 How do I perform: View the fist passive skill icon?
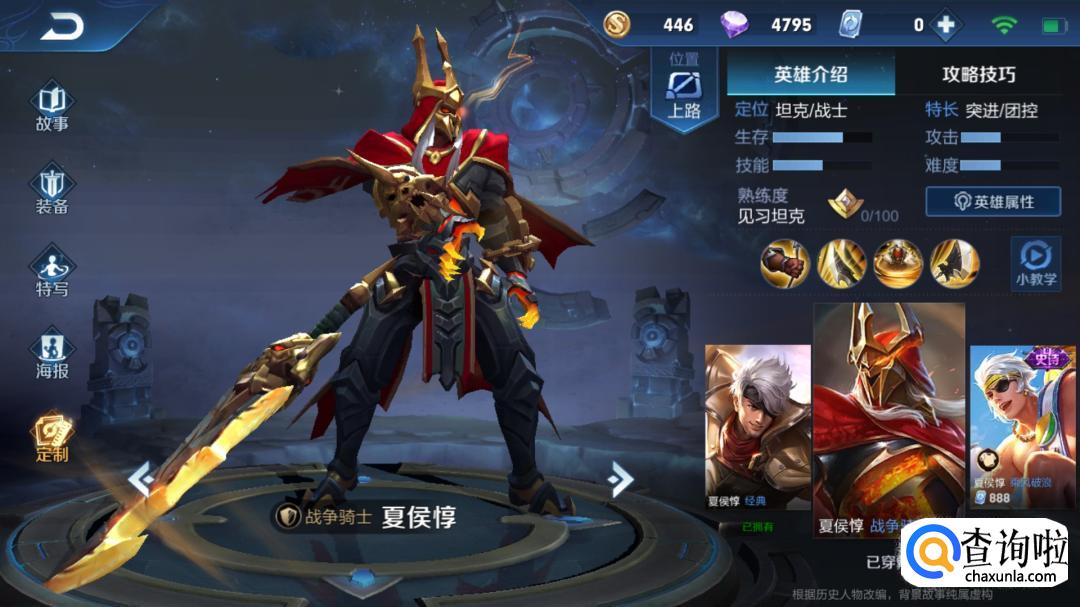tap(785, 263)
